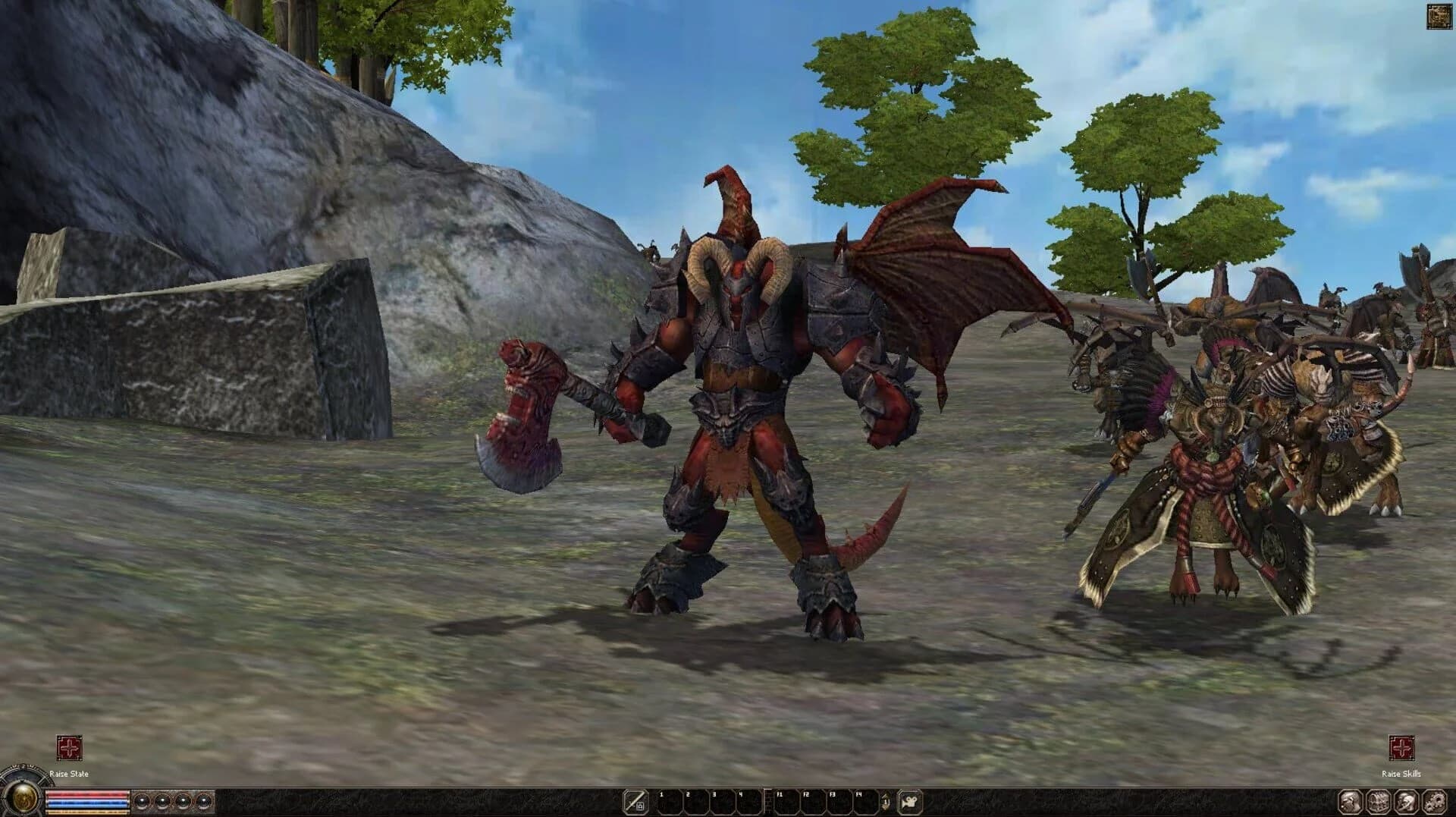Toggle the fourth round status circle near the bars
Viewport: 1456px width, 817px height.
[x=203, y=802]
